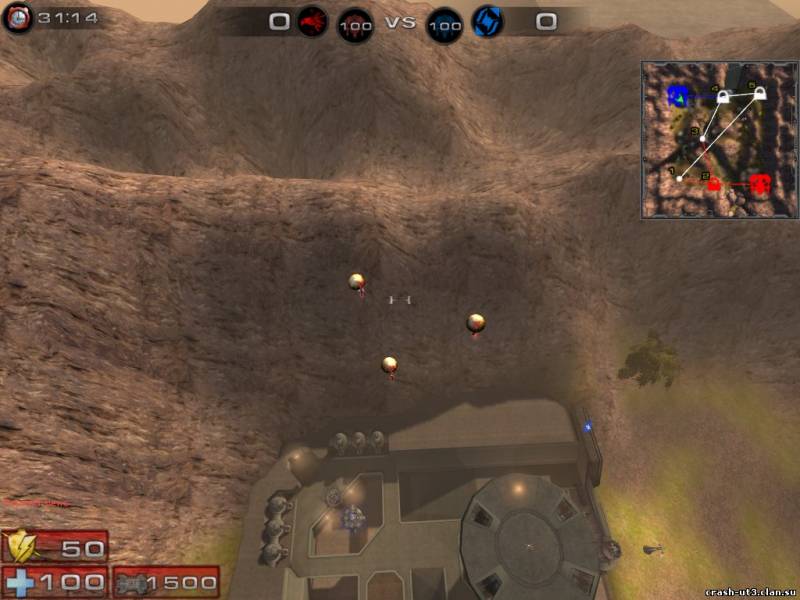Click the red team emblem
800x600 pixels.
(x=311, y=21)
